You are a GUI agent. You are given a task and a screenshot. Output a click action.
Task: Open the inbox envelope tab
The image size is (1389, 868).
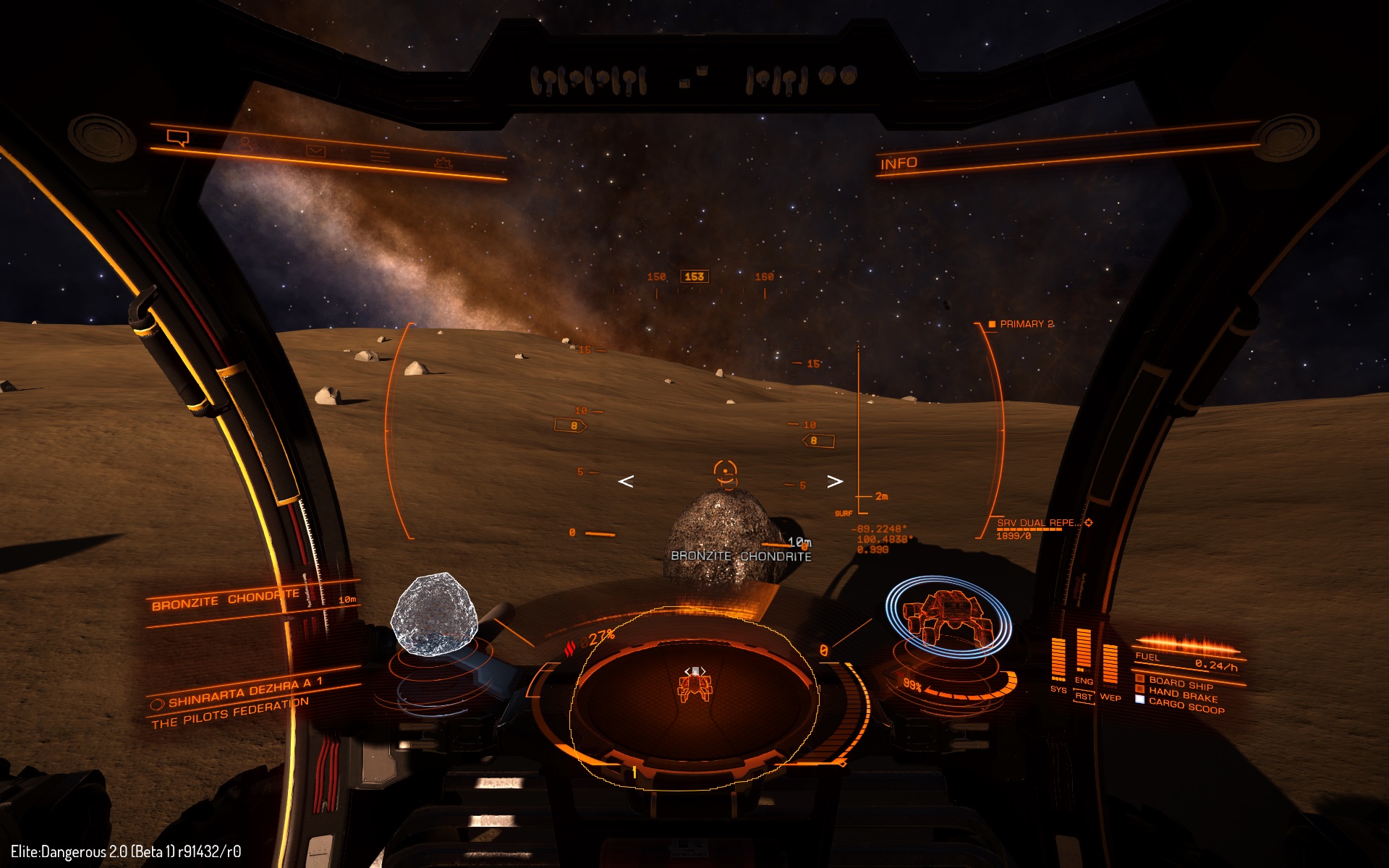[315, 151]
